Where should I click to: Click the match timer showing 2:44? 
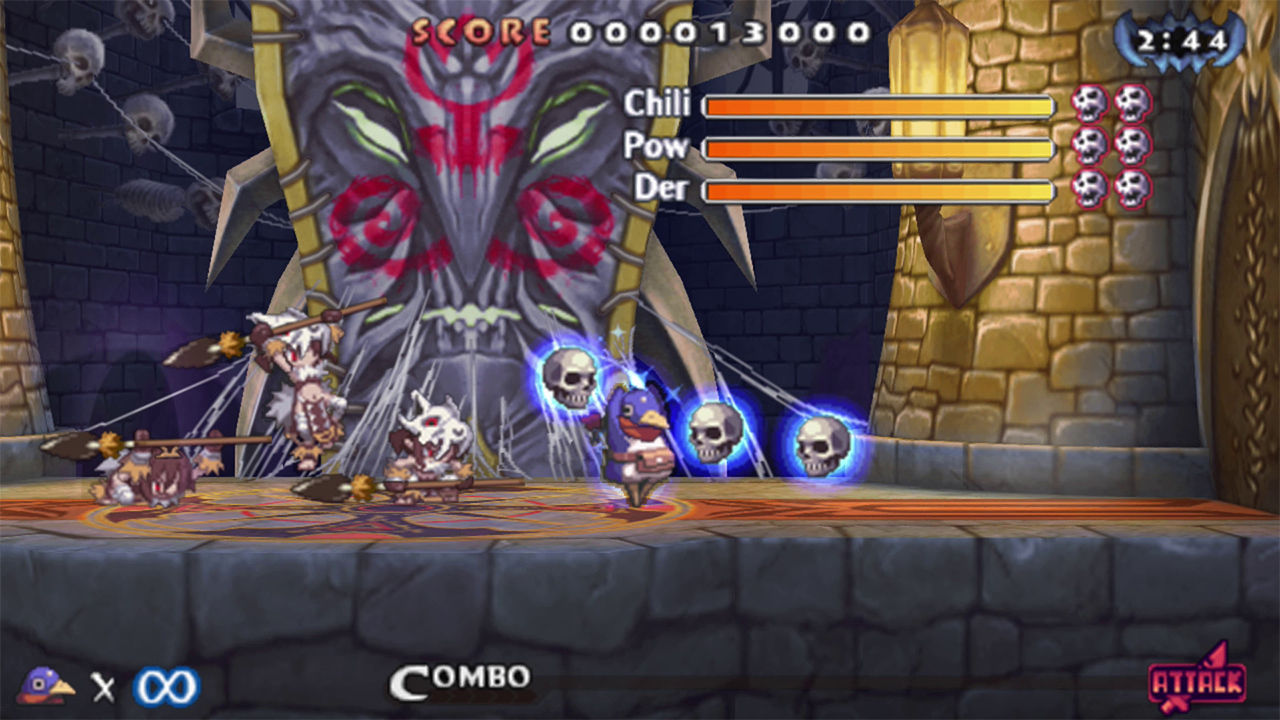(1180, 40)
